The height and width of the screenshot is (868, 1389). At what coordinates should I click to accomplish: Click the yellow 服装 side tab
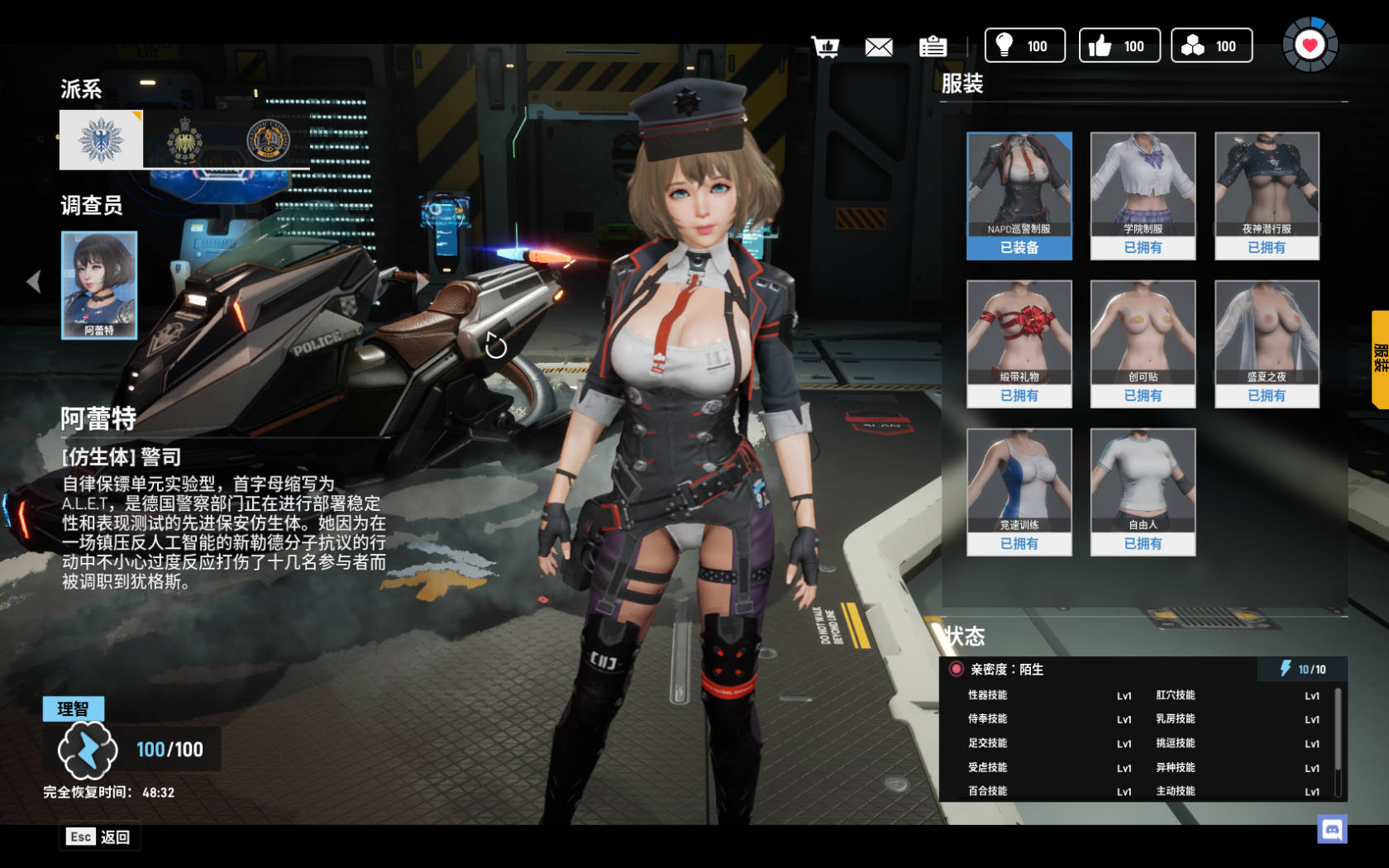click(x=1380, y=359)
